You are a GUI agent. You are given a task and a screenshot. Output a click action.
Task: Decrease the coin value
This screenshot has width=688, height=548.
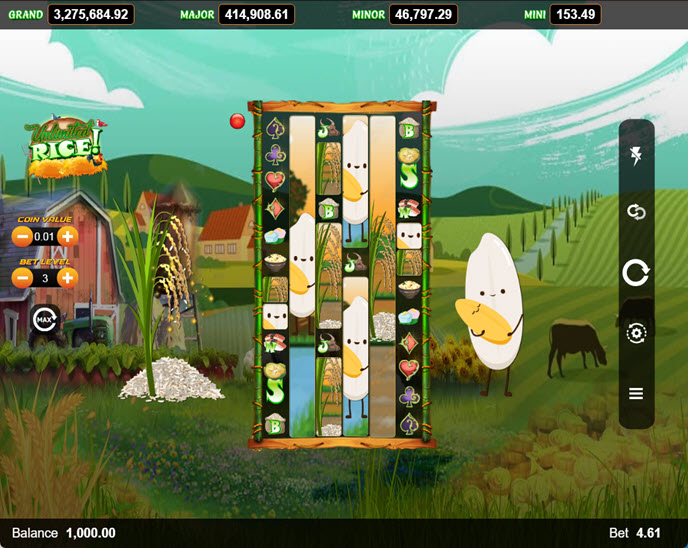click(x=21, y=237)
